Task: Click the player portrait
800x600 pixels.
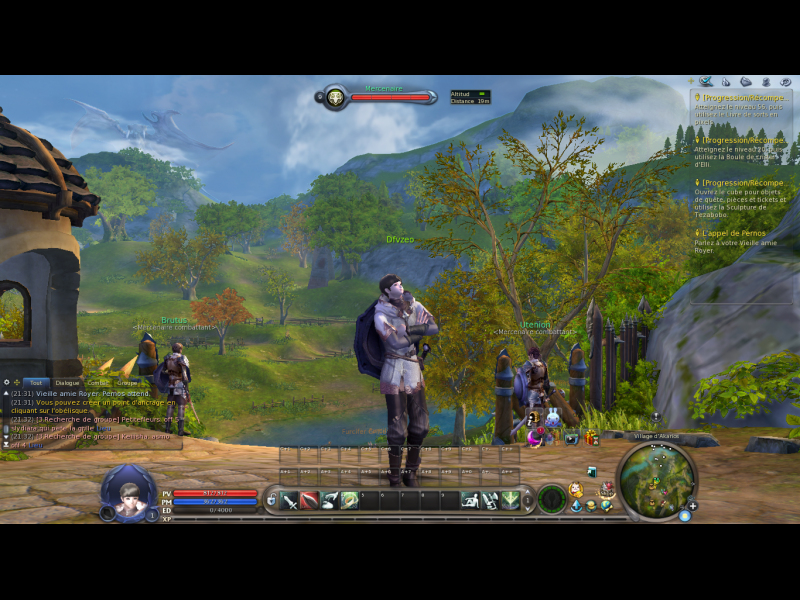Action: pyautogui.click(x=127, y=492)
